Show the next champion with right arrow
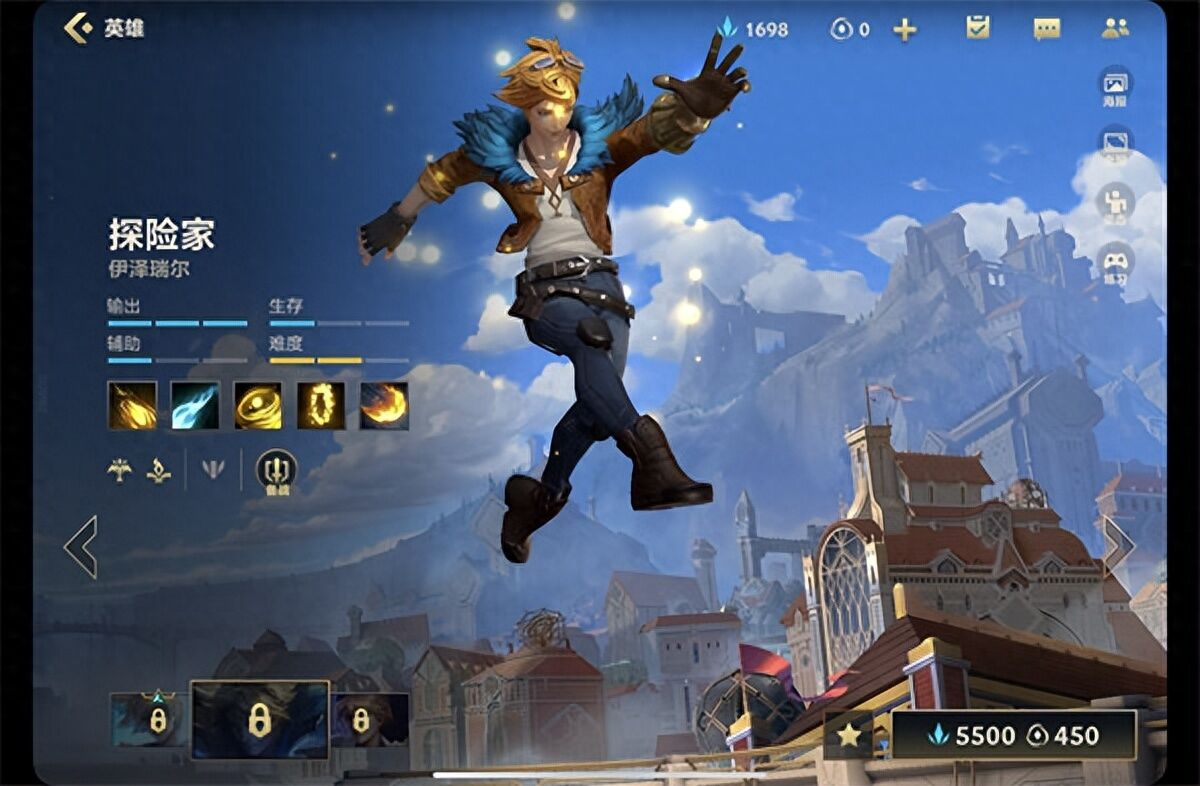The height and width of the screenshot is (786, 1200). pyautogui.click(x=1117, y=545)
